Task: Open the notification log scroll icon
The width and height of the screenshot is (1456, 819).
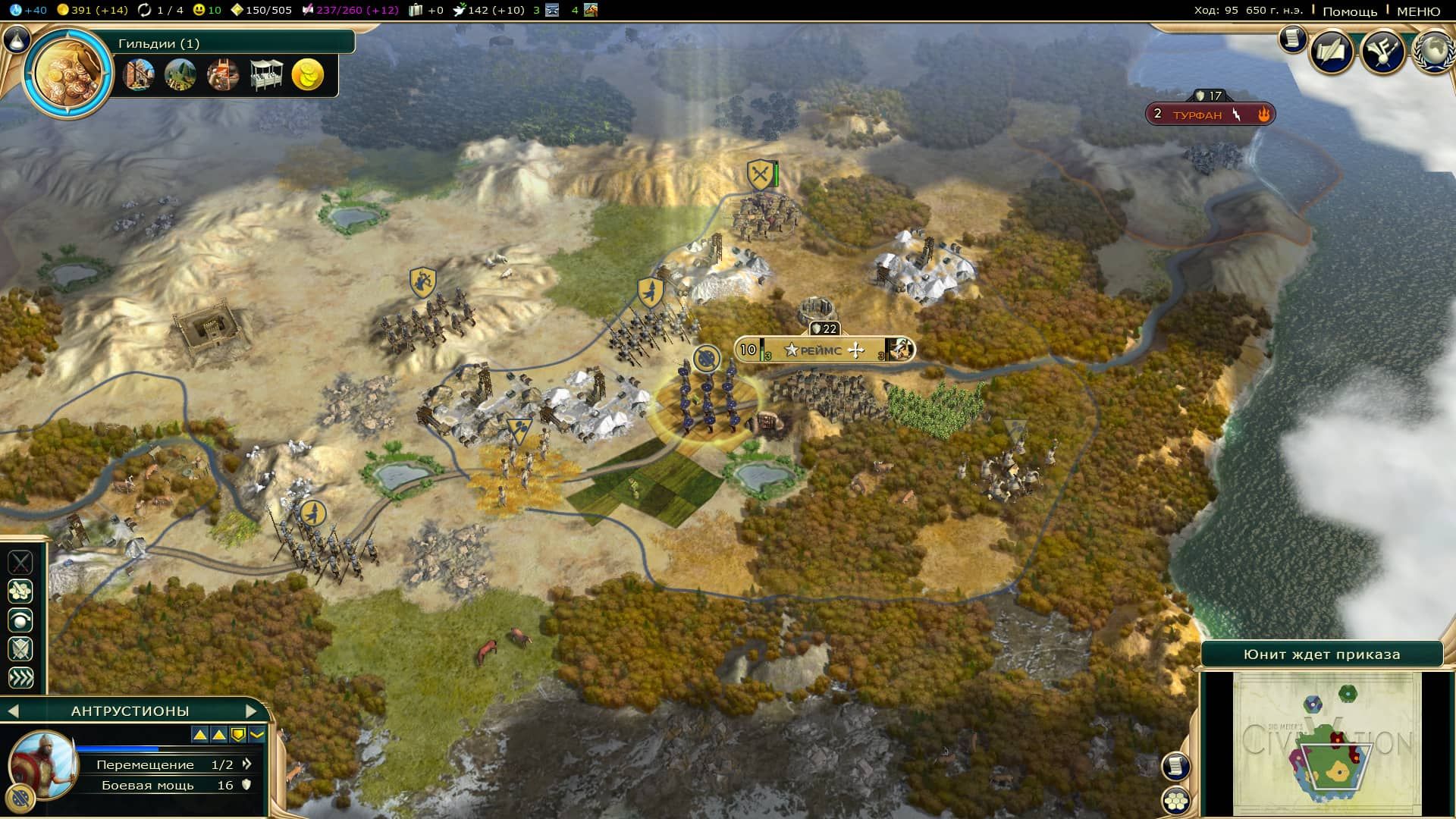Action: [1292, 42]
